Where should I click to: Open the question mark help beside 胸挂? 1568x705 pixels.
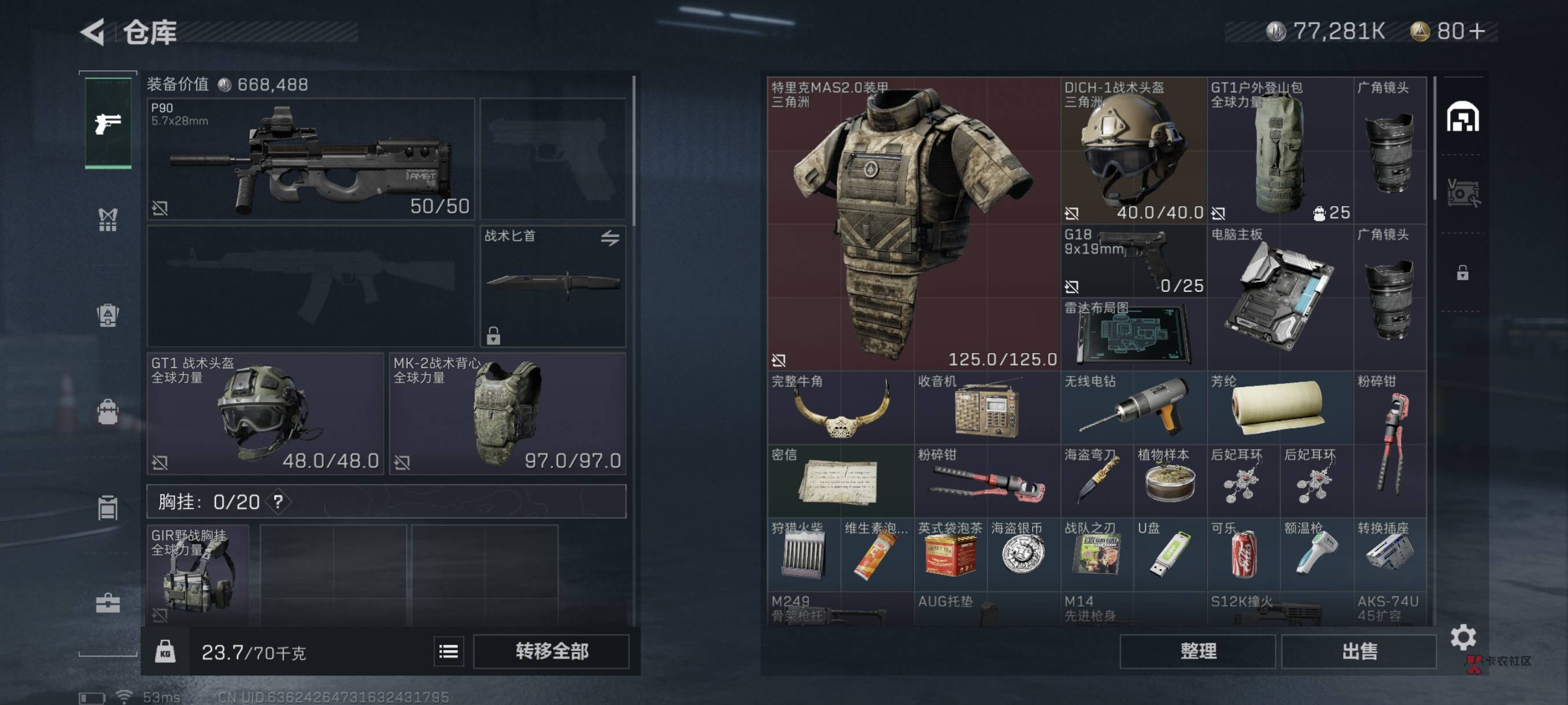[x=278, y=502]
